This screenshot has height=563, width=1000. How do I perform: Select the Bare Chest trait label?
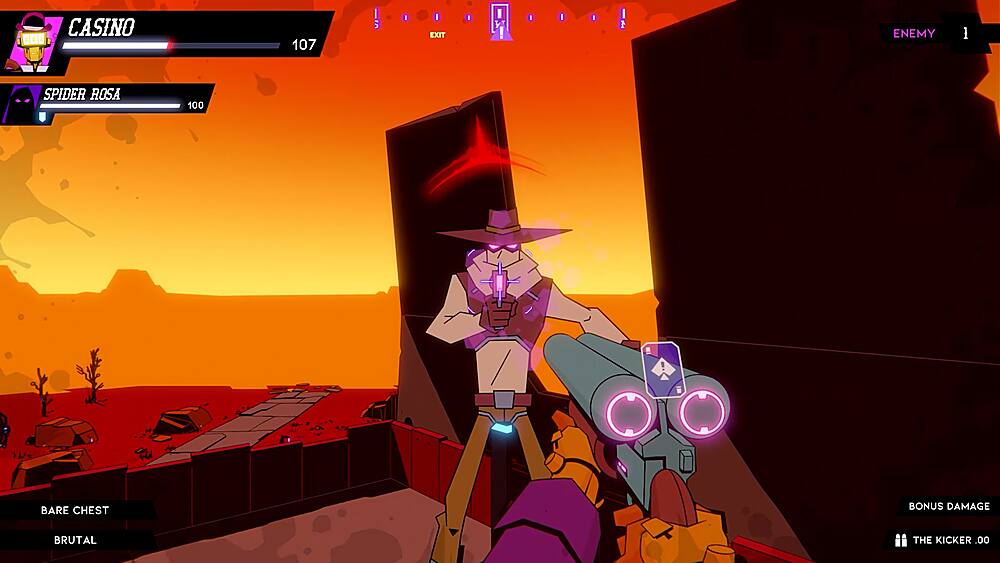click(x=75, y=510)
